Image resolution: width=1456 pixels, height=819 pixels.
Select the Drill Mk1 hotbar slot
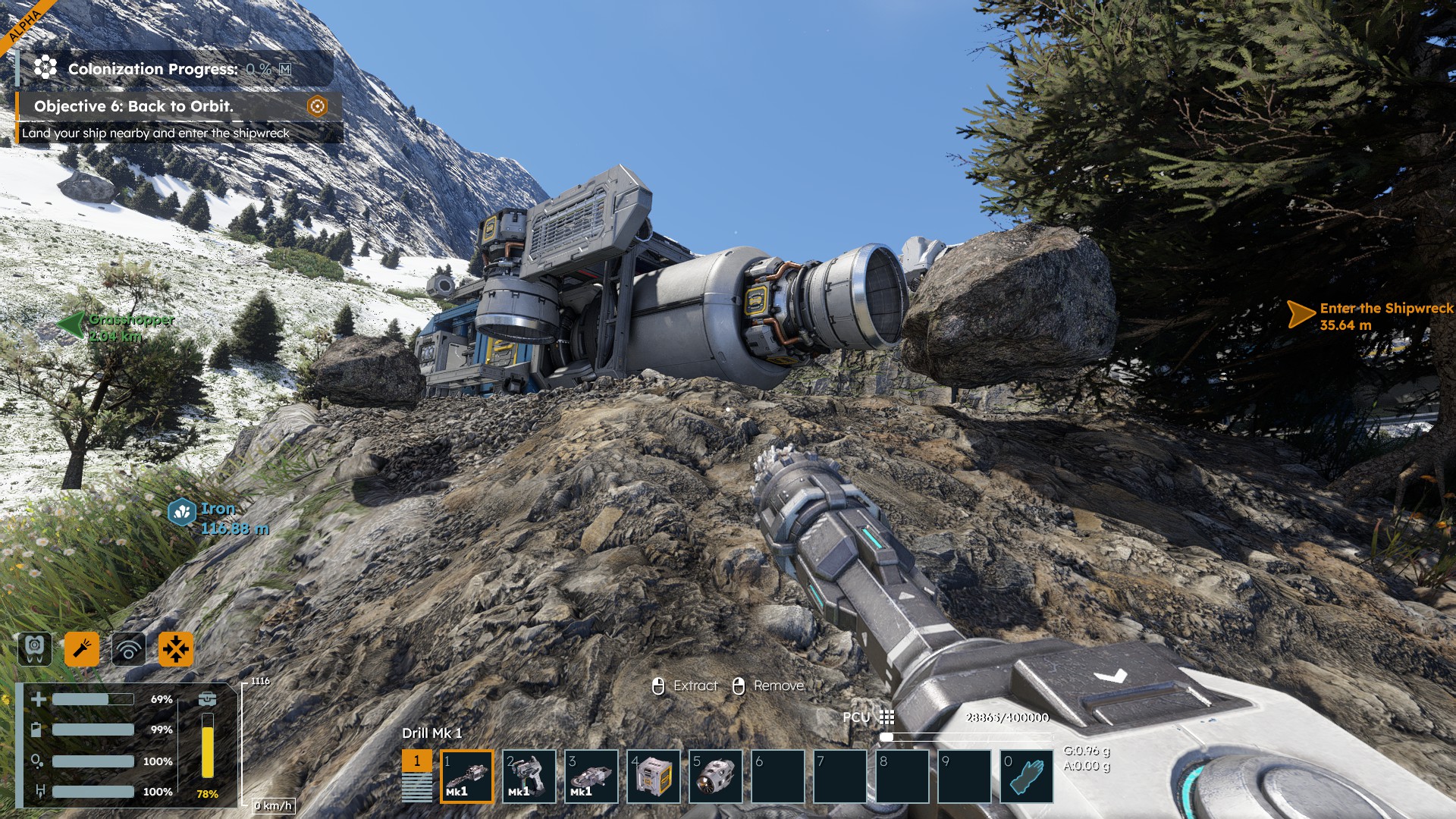466,776
